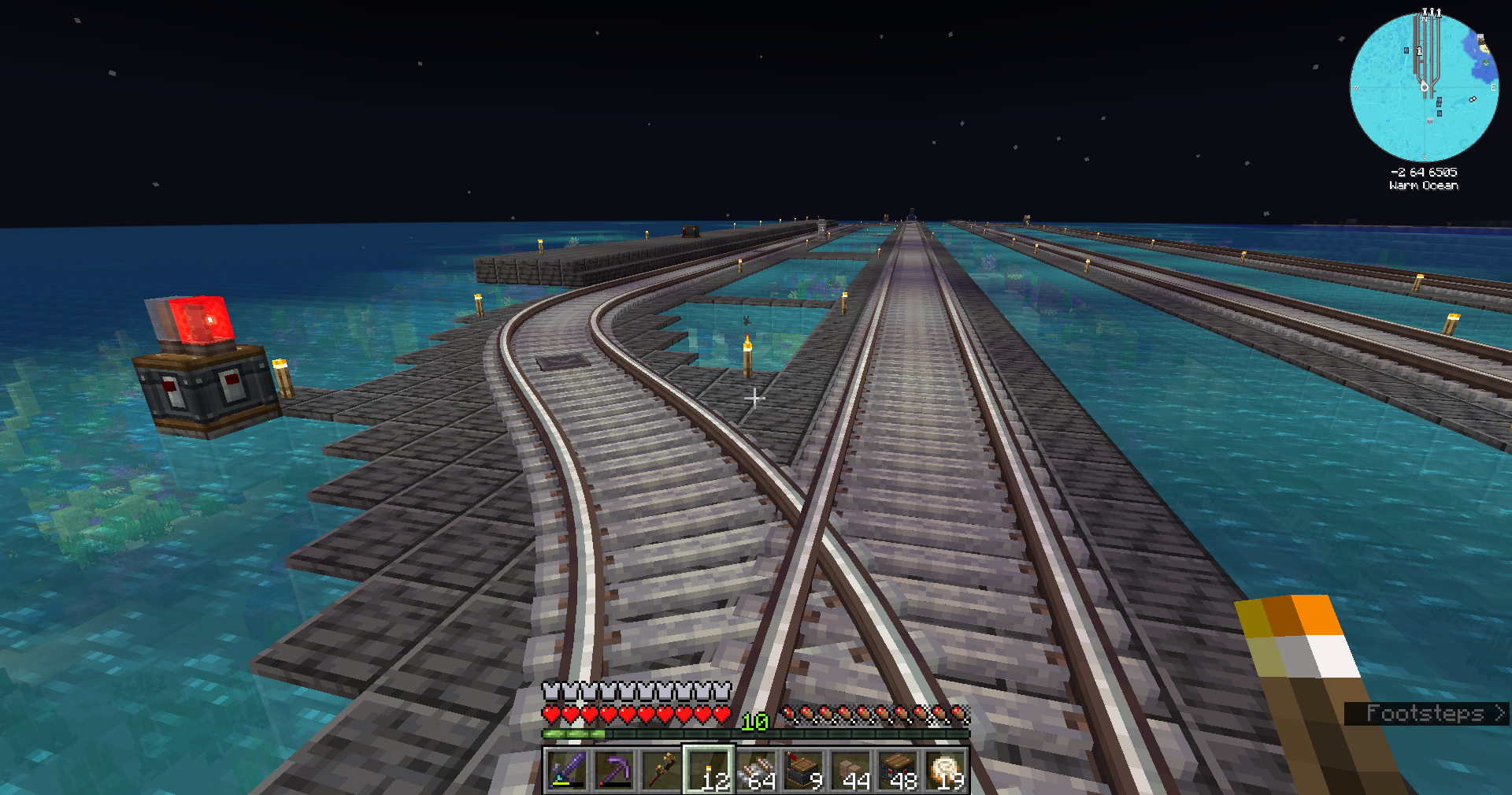Pick the stack of 64 train tracks
The height and width of the screenshot is (795, 1512).
point(757,770)
